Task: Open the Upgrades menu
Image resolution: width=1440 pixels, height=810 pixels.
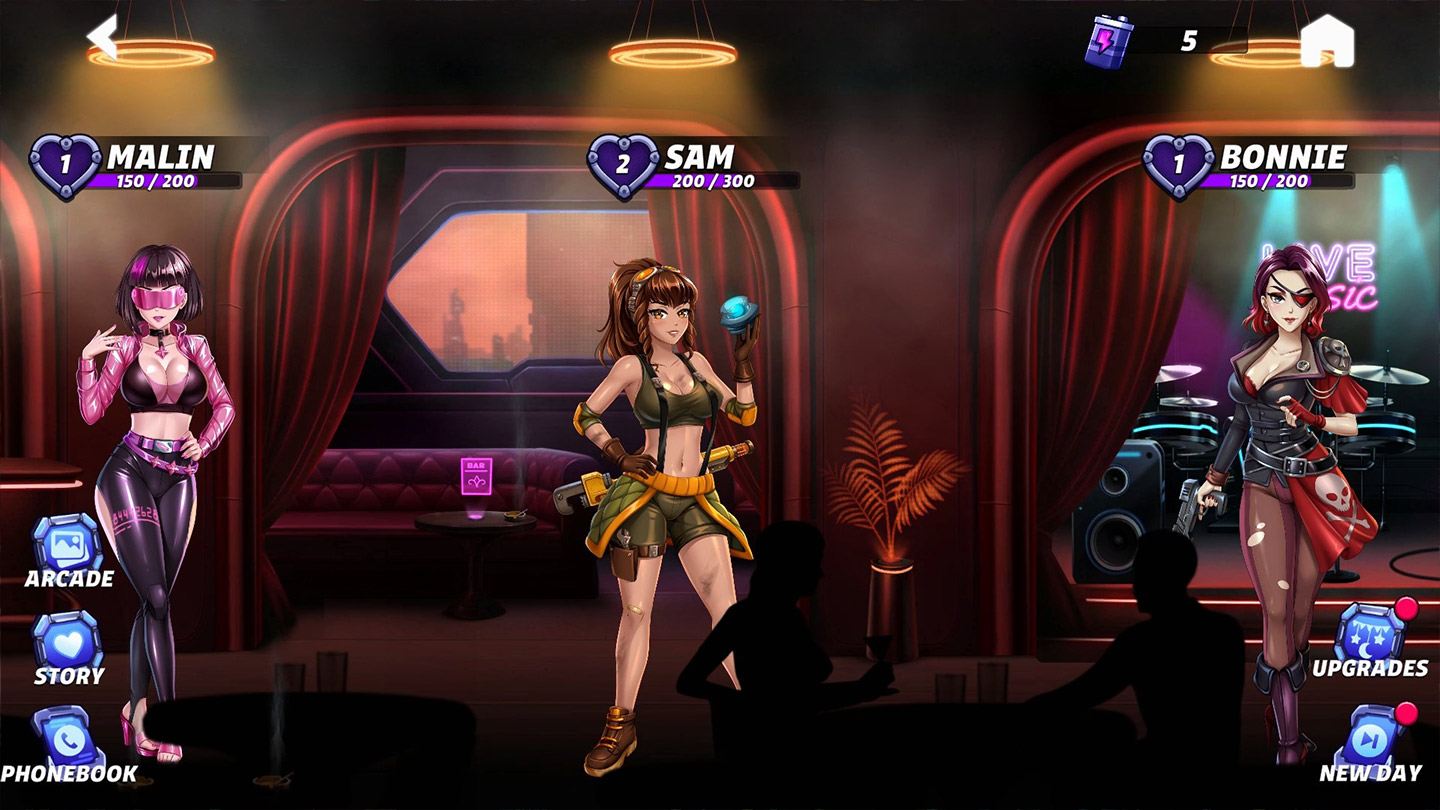Action: 1370,634
